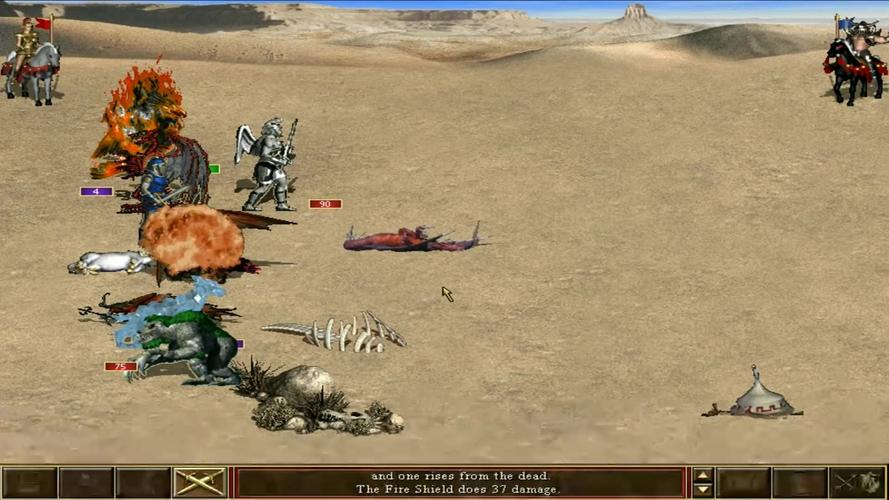This screenshot has width=889, height=500.
Task: Click the combat log message panel
Action: pyautogui.click(x=461, y=483)
